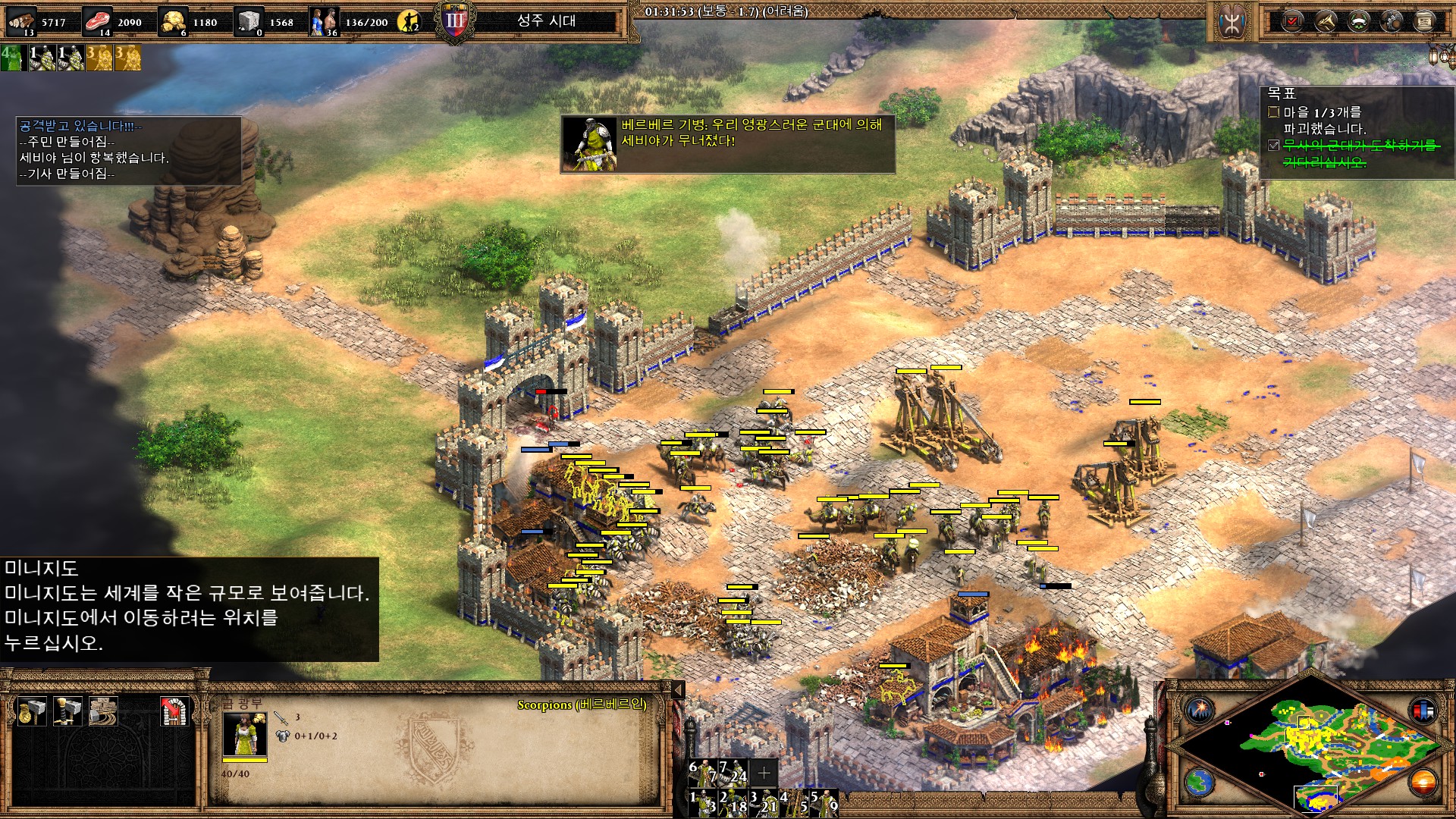This screenshot has width=1456, height=819.
Task: Open the objectives panel with red checkmark icon
Action: (1292, 21)
